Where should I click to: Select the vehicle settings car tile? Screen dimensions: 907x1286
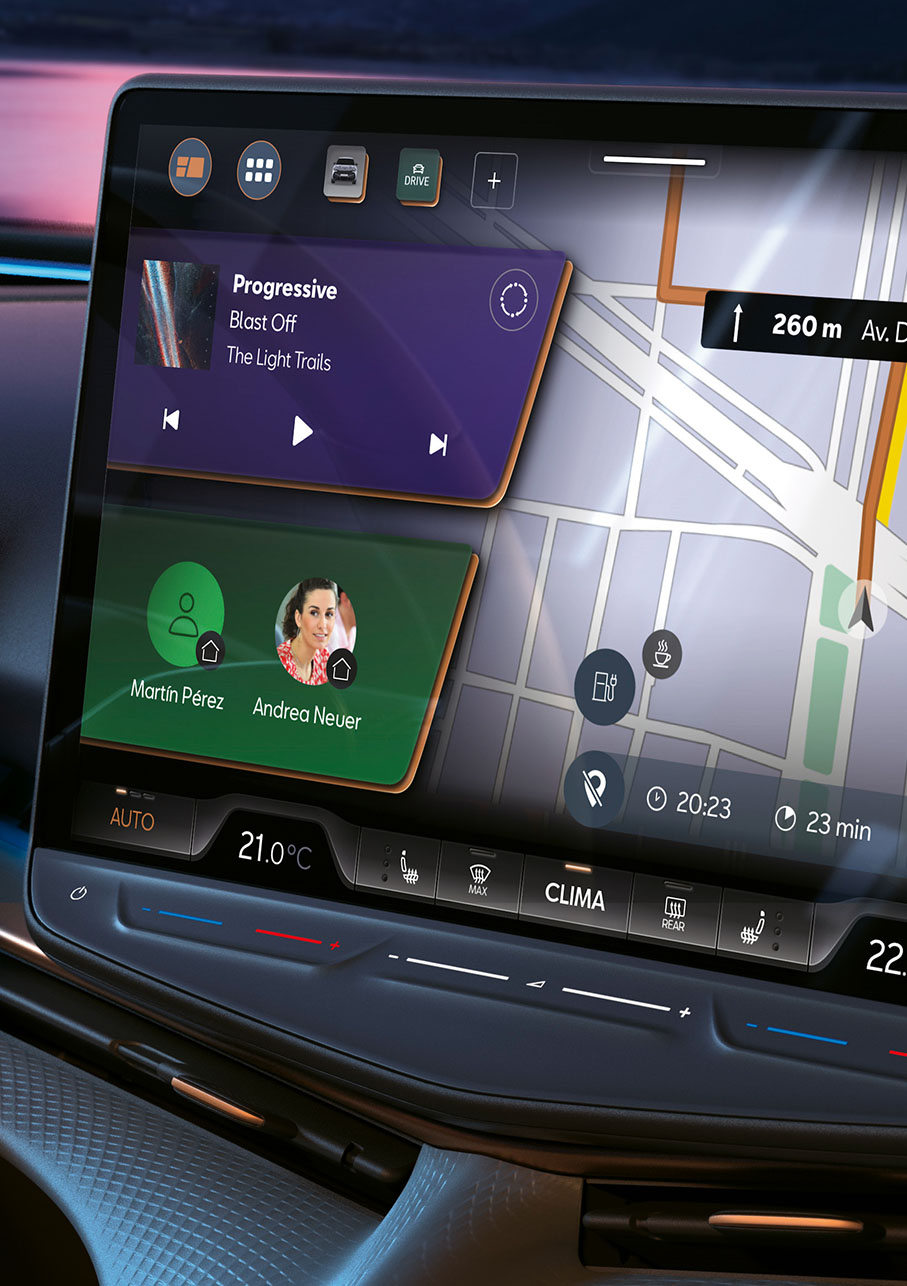(345, 173)
